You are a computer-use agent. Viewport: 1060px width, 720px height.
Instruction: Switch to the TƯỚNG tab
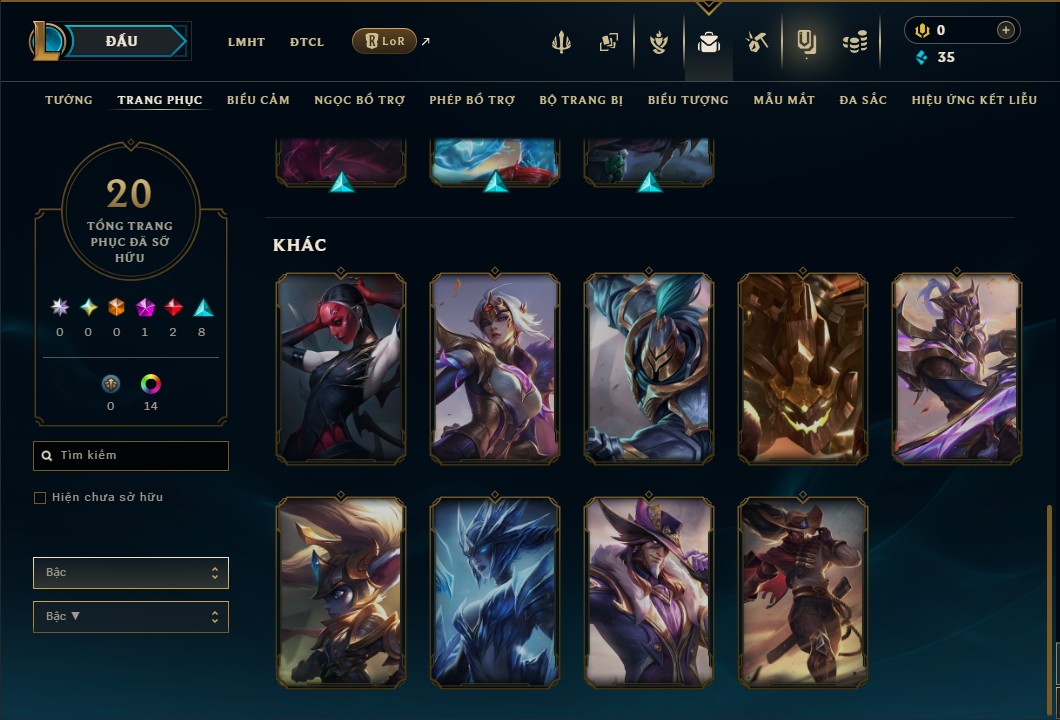(69, 100)
